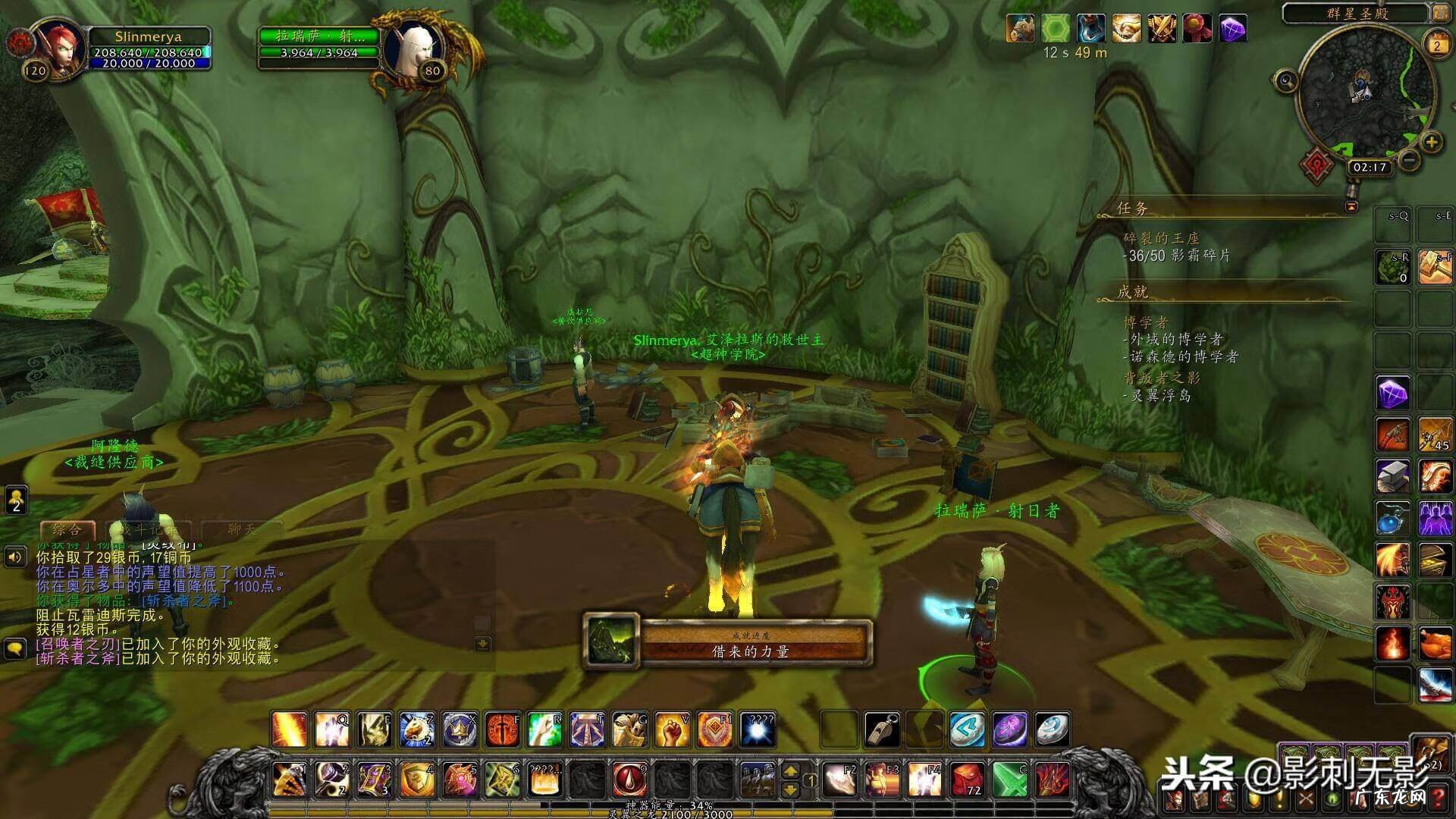Click the minimap tracking magnifier button
This screenshot has width=1456, height=819.
[1287, 80]
